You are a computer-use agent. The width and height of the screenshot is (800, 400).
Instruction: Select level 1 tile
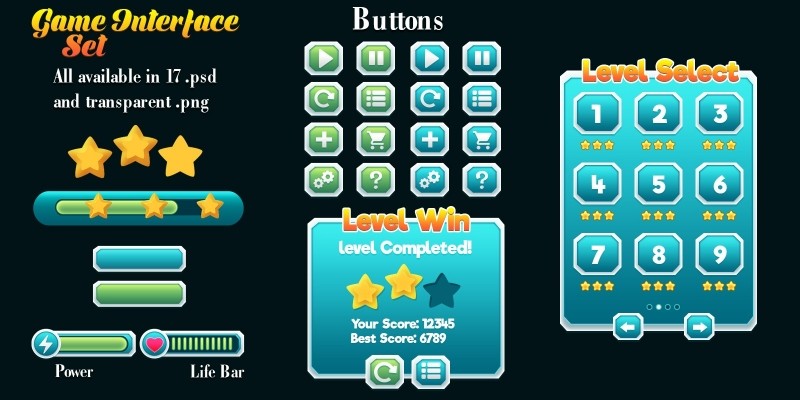597,114
